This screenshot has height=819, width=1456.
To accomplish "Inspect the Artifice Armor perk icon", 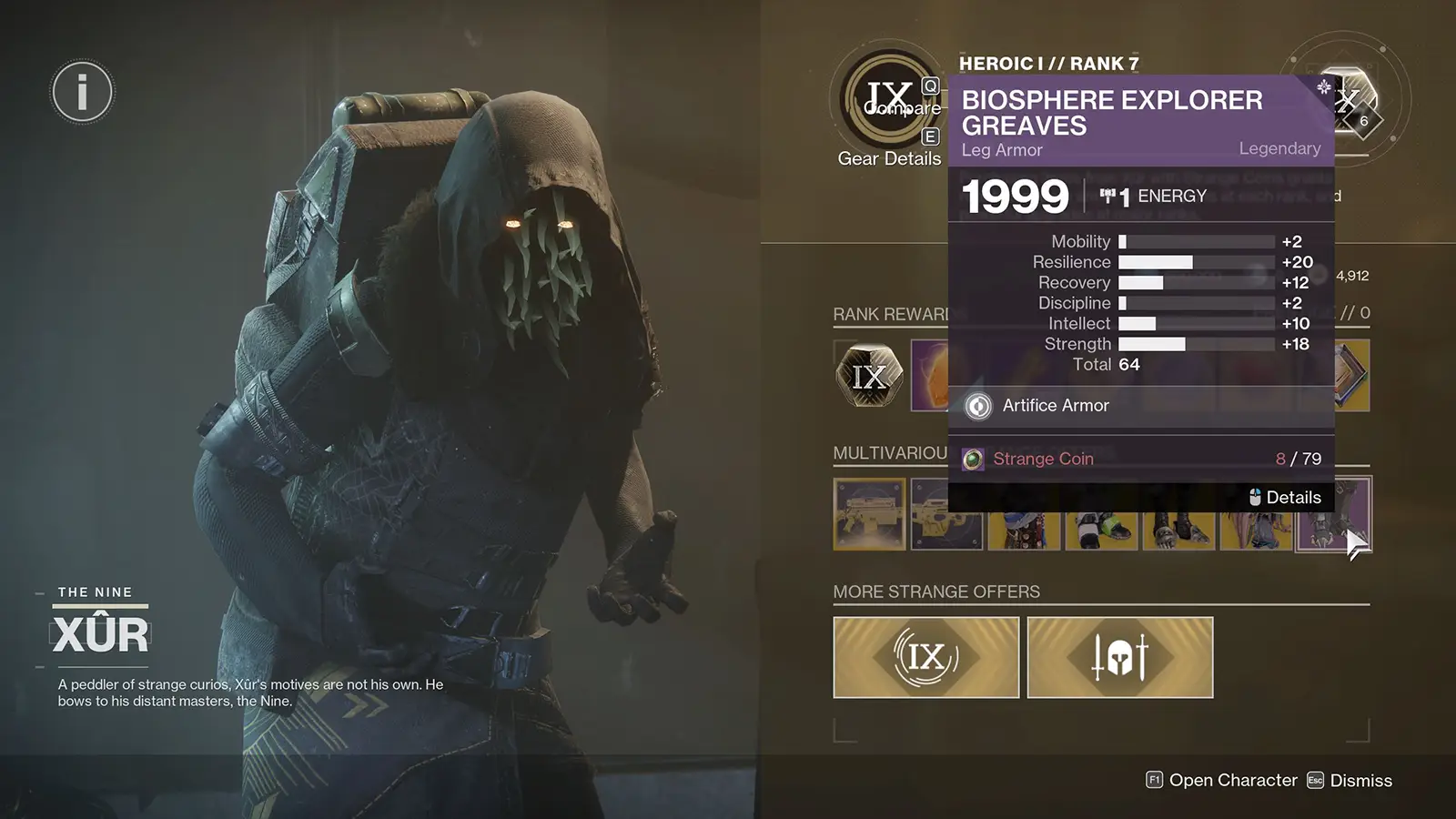I will click(977, 406).
